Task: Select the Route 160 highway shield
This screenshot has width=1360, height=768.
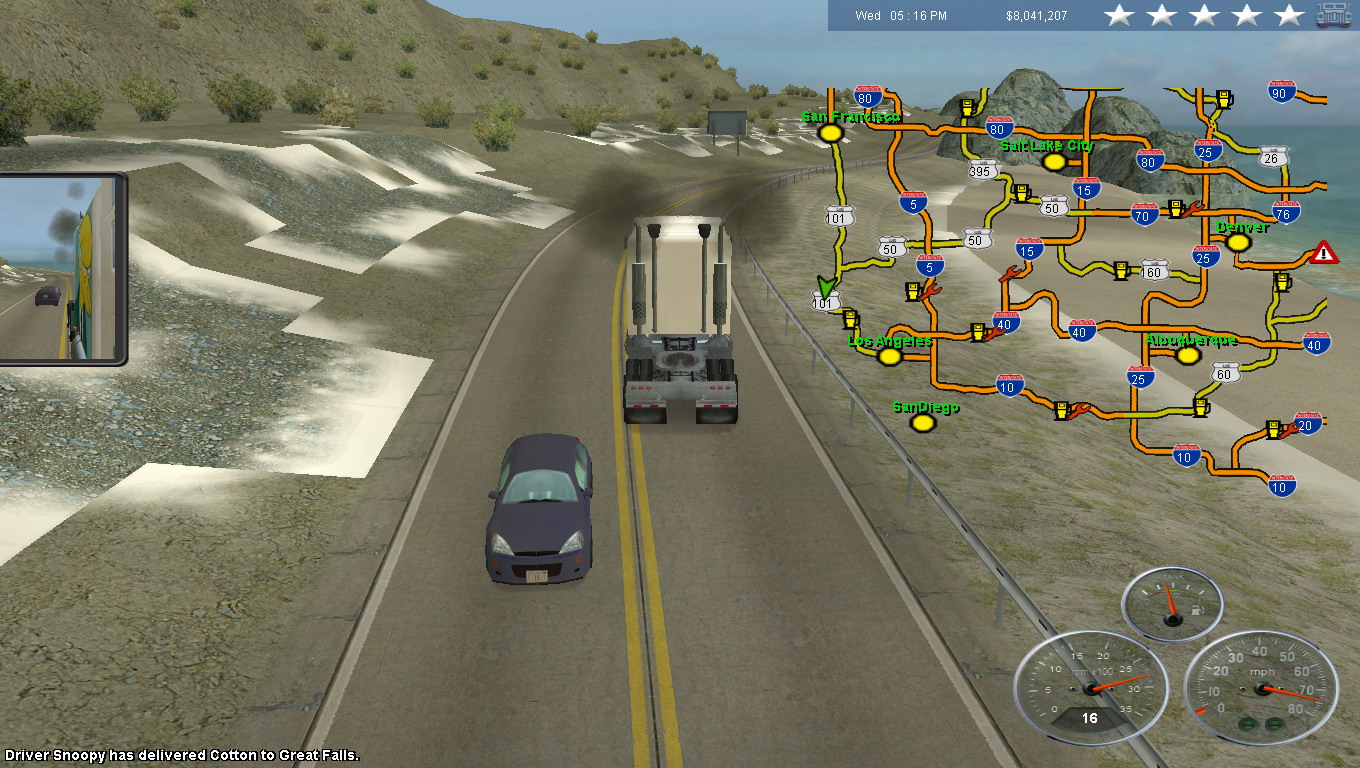Action: (x=1155, y=270)
